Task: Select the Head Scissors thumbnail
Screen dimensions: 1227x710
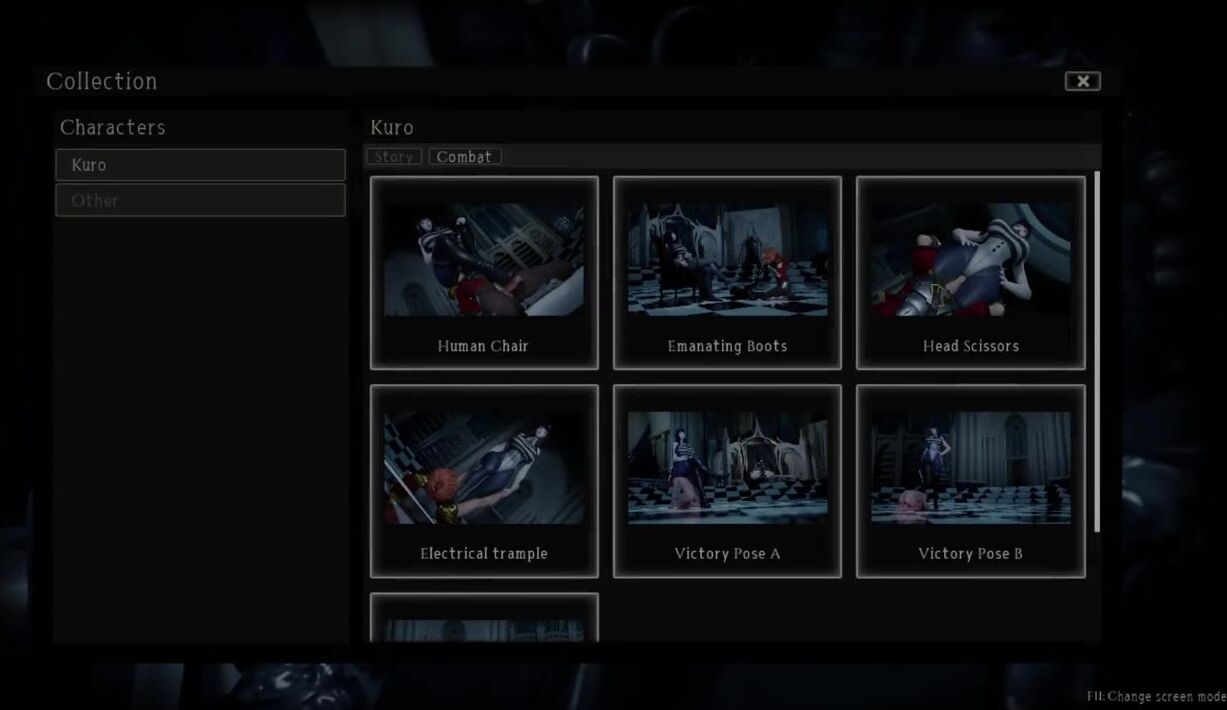Action: tap(970, 273)
